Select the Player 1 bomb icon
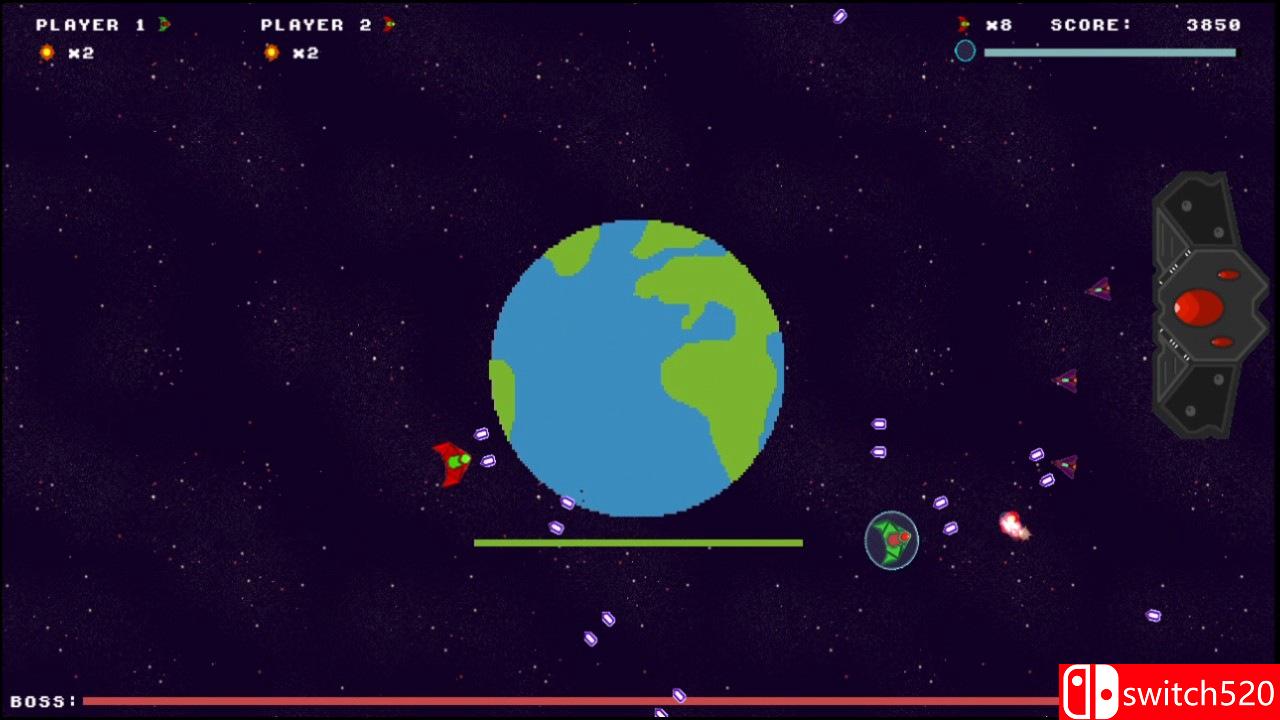The width and height of the screenshot is (1280, 720). coord(46,52)
